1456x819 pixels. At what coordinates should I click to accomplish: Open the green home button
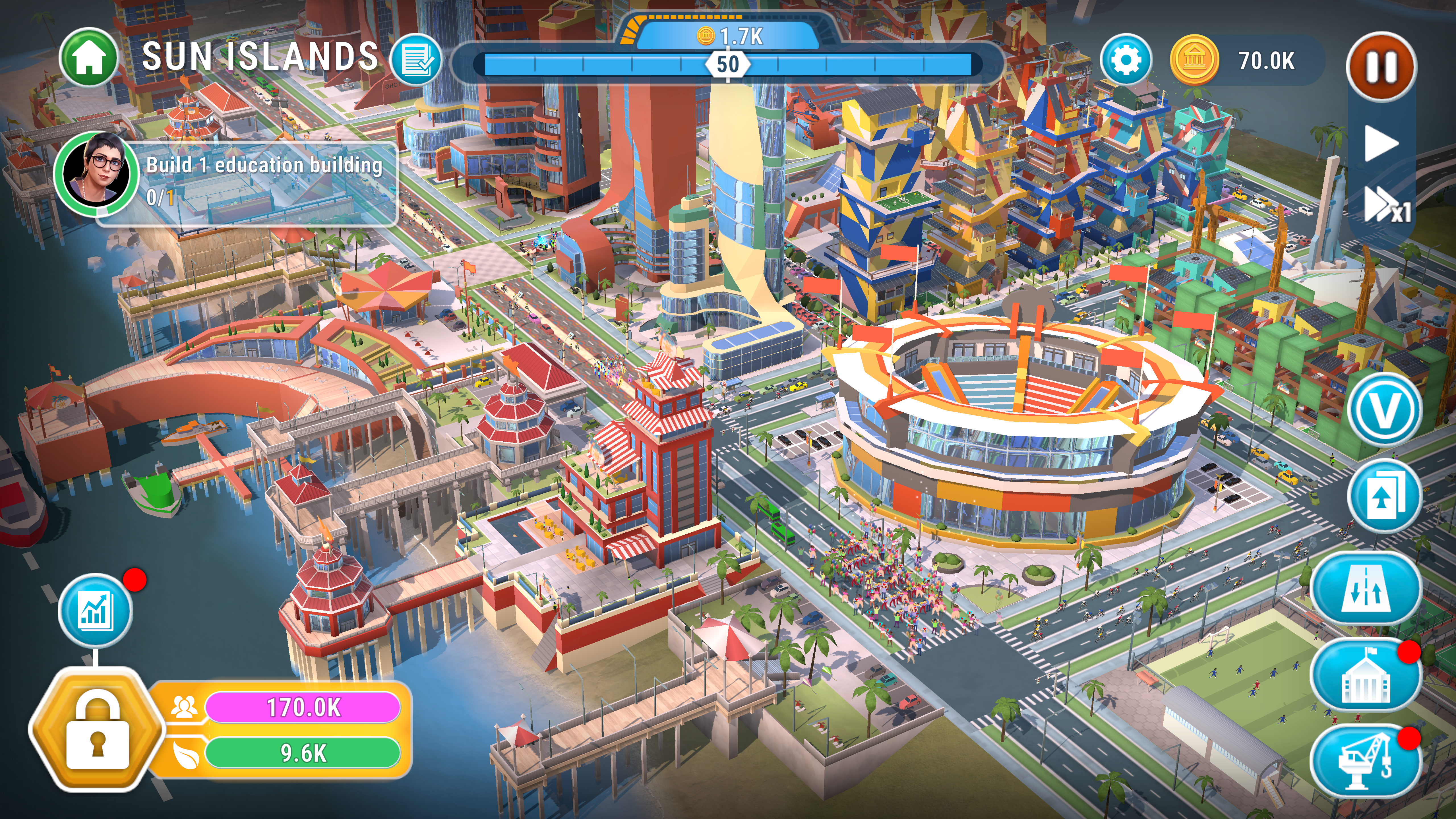89,57
